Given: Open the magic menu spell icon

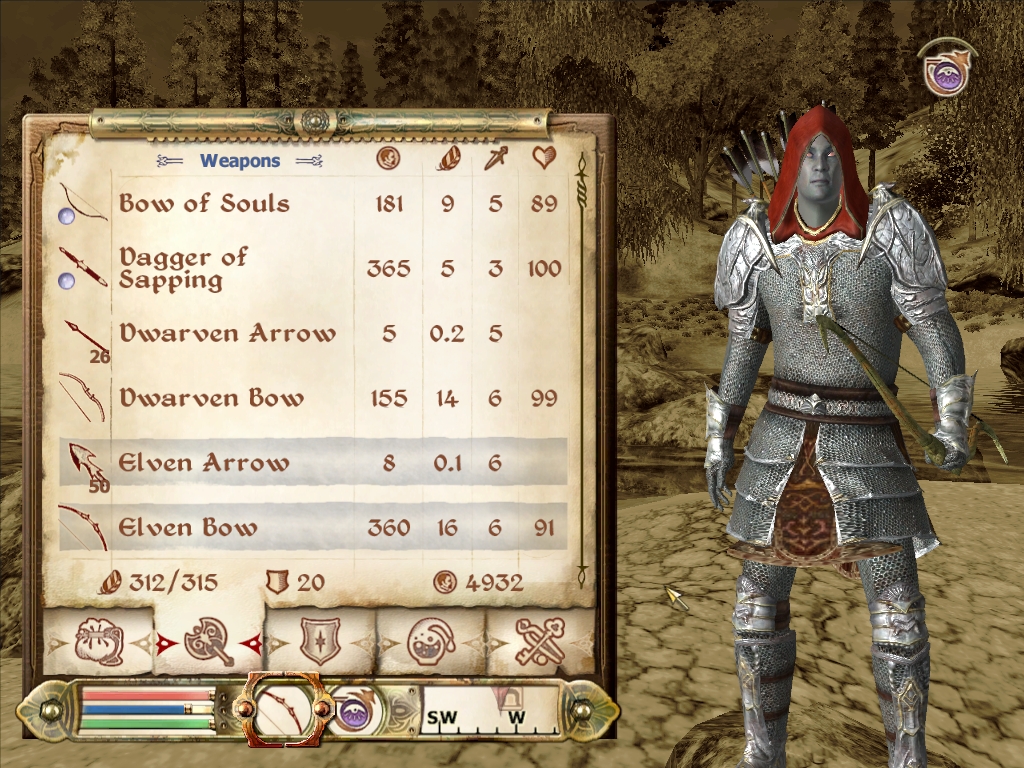Looking at the screenshot, I should (352, 711).
